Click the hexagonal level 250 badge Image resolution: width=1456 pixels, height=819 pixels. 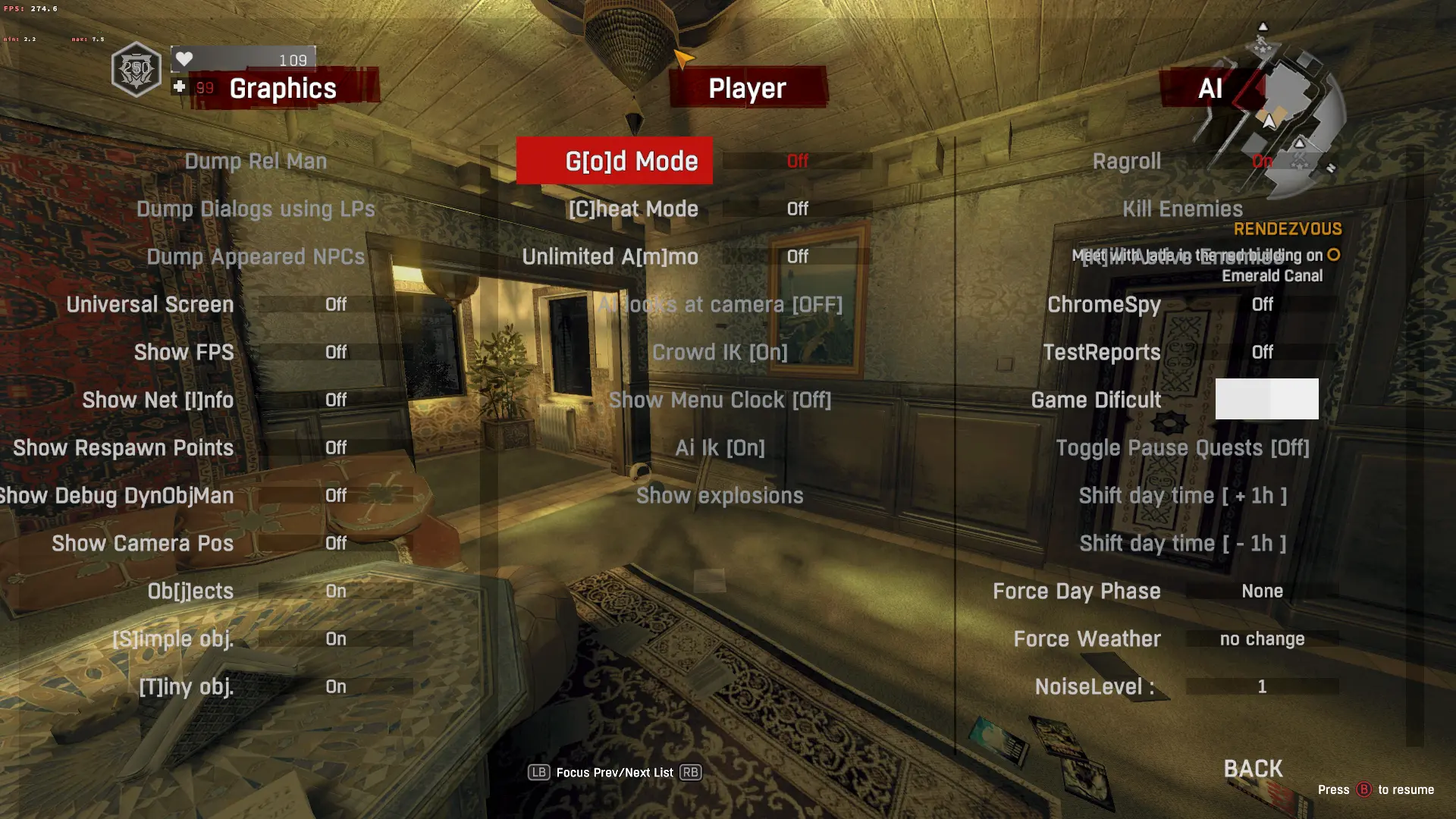pos(135,70)
